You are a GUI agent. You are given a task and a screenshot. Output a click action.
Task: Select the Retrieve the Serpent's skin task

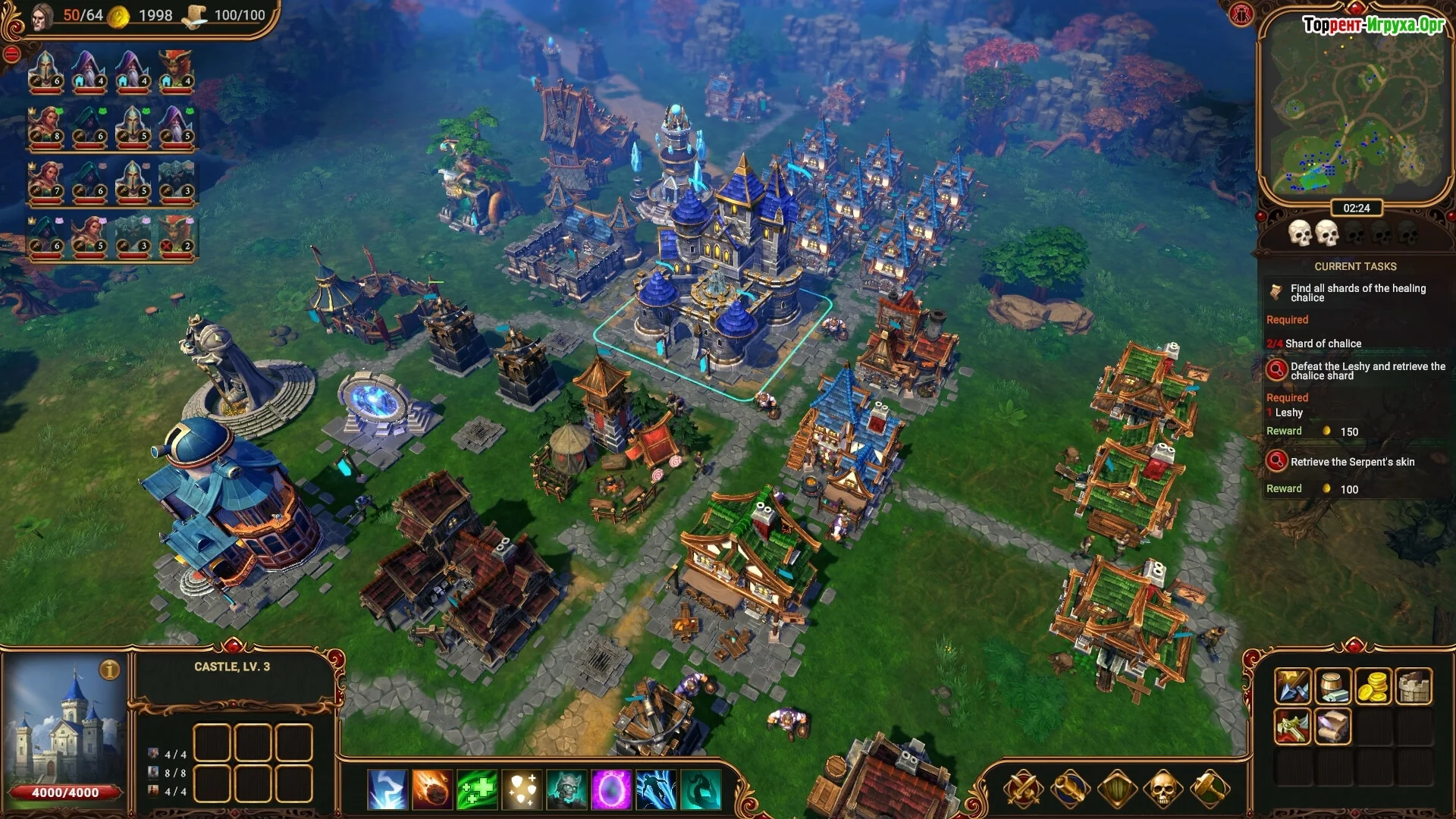[1352, 462]
